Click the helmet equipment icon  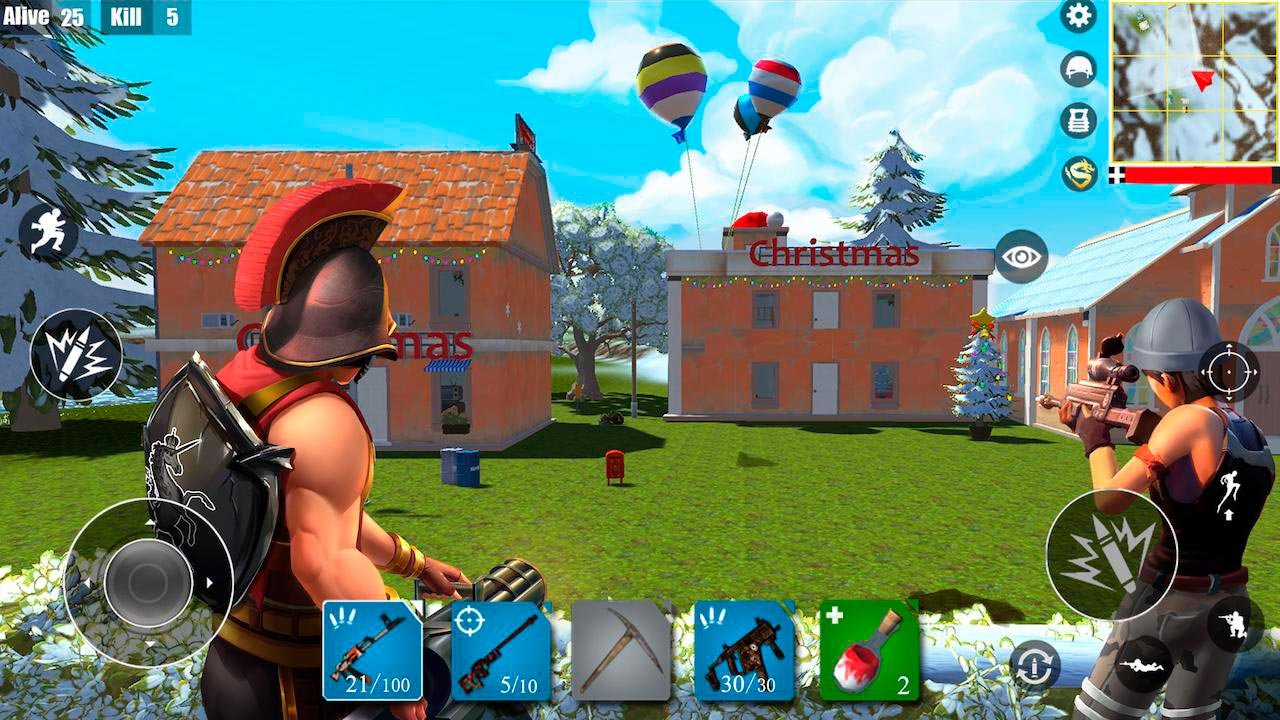pyautogui.click(x=1078, y=68)
